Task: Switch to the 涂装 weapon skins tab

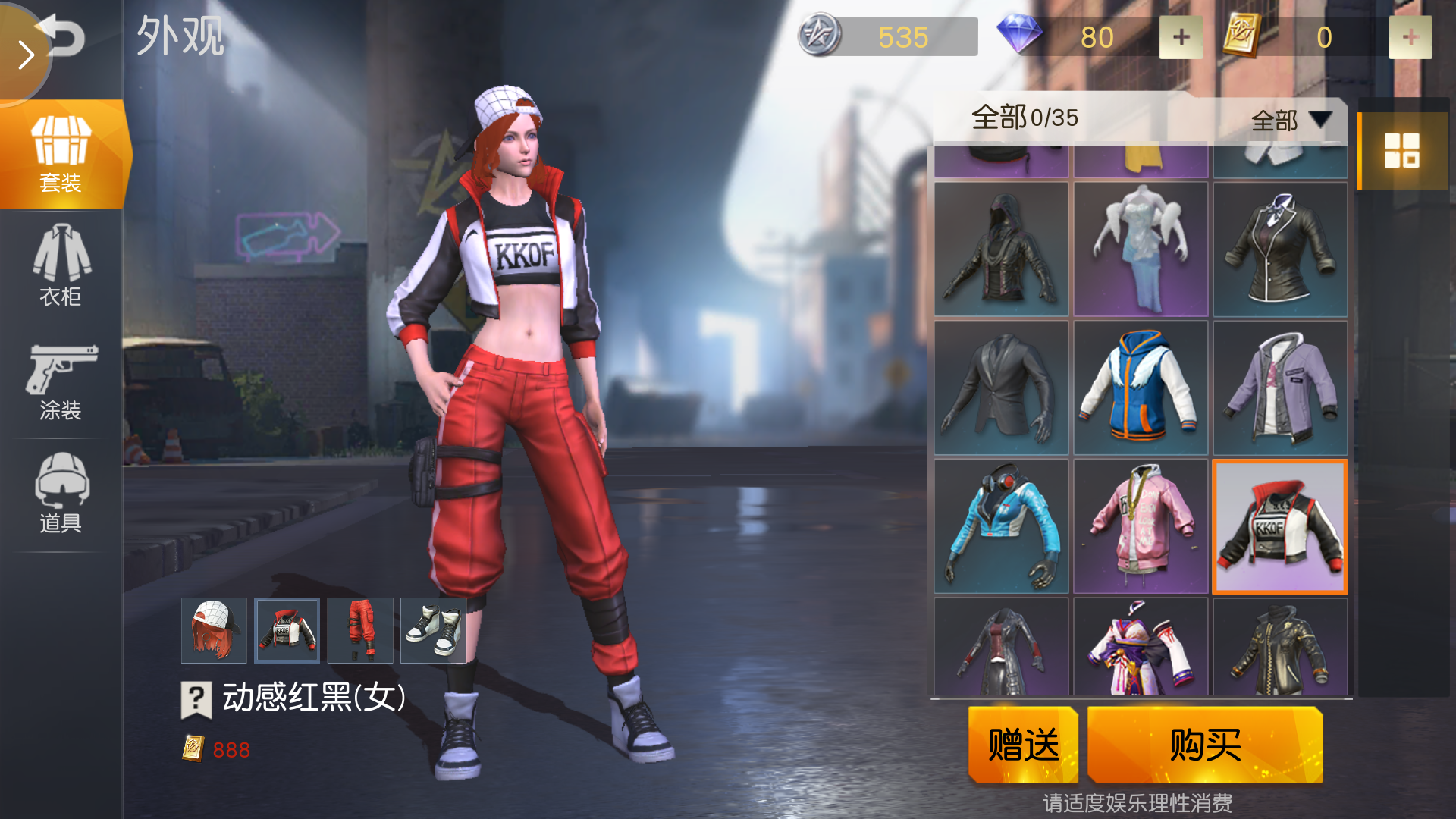Action: coord(61,381)
